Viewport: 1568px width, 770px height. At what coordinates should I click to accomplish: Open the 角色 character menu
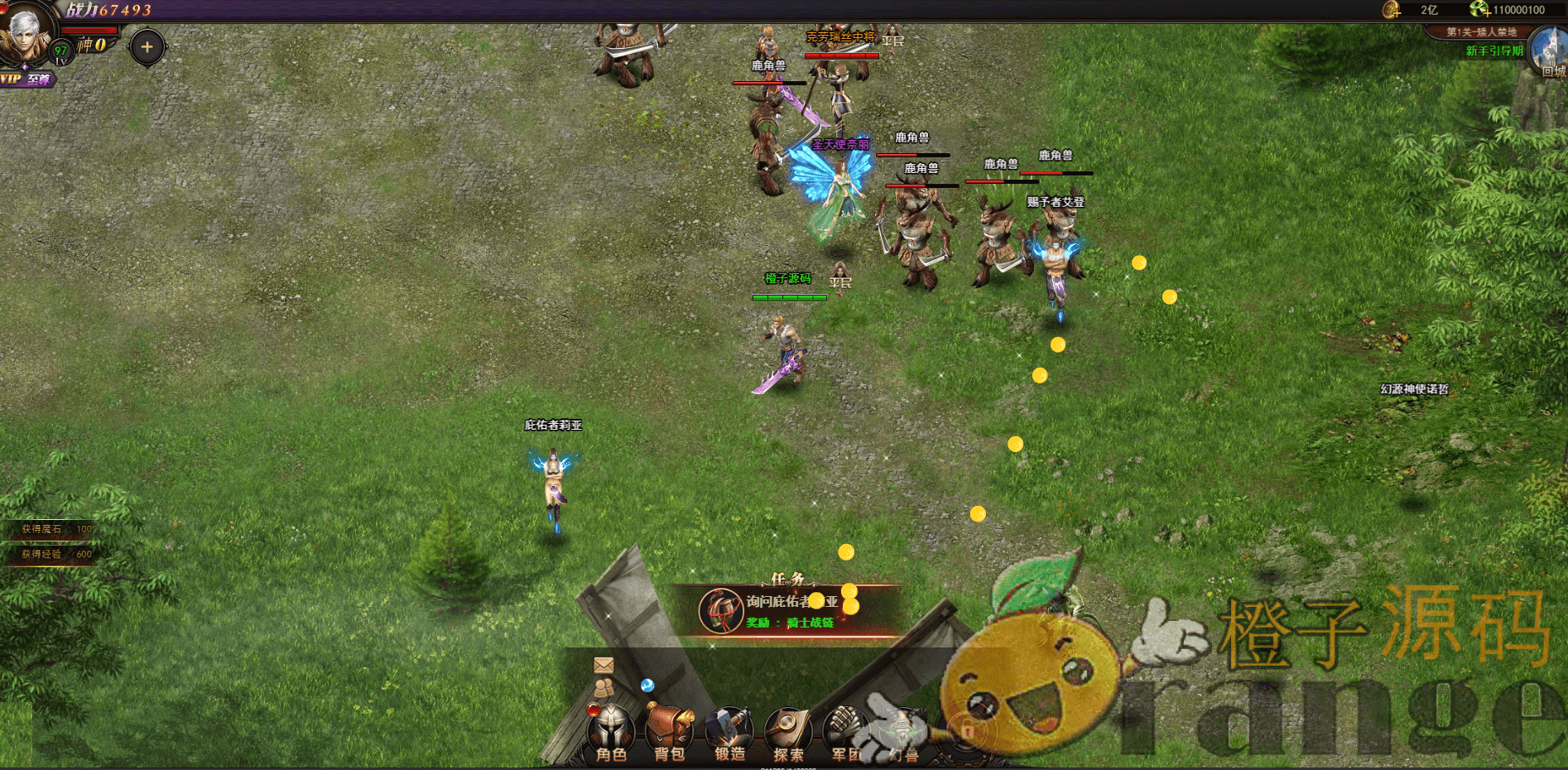pos(611,733)
